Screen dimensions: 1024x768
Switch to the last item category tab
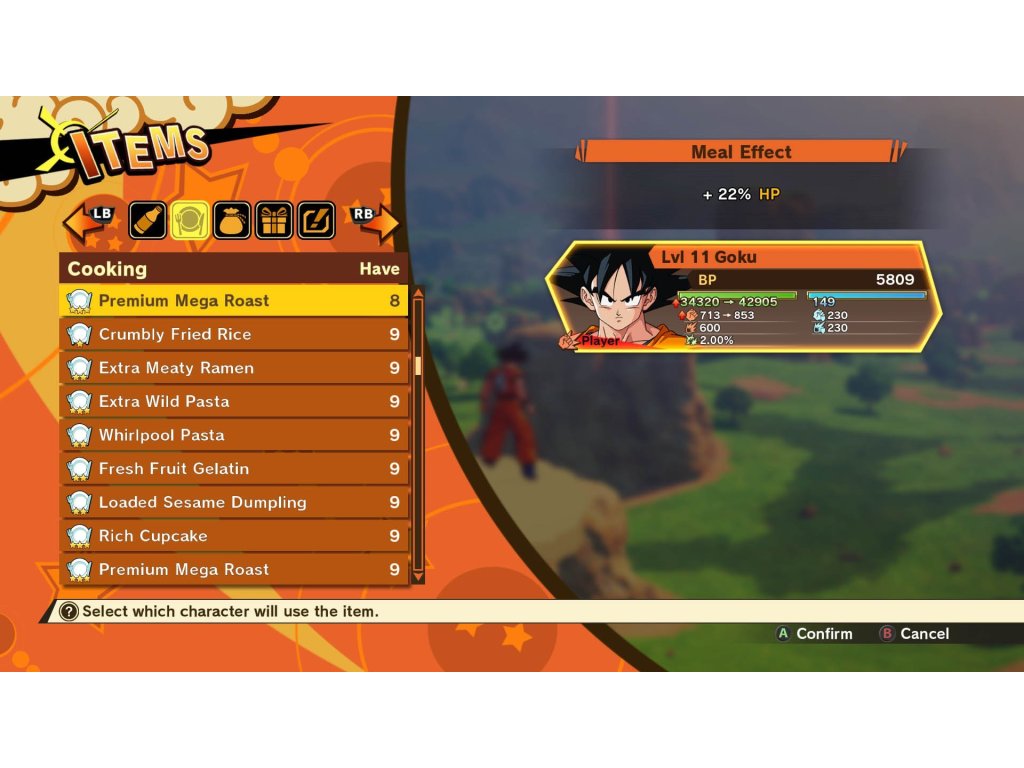click(316, 220)
